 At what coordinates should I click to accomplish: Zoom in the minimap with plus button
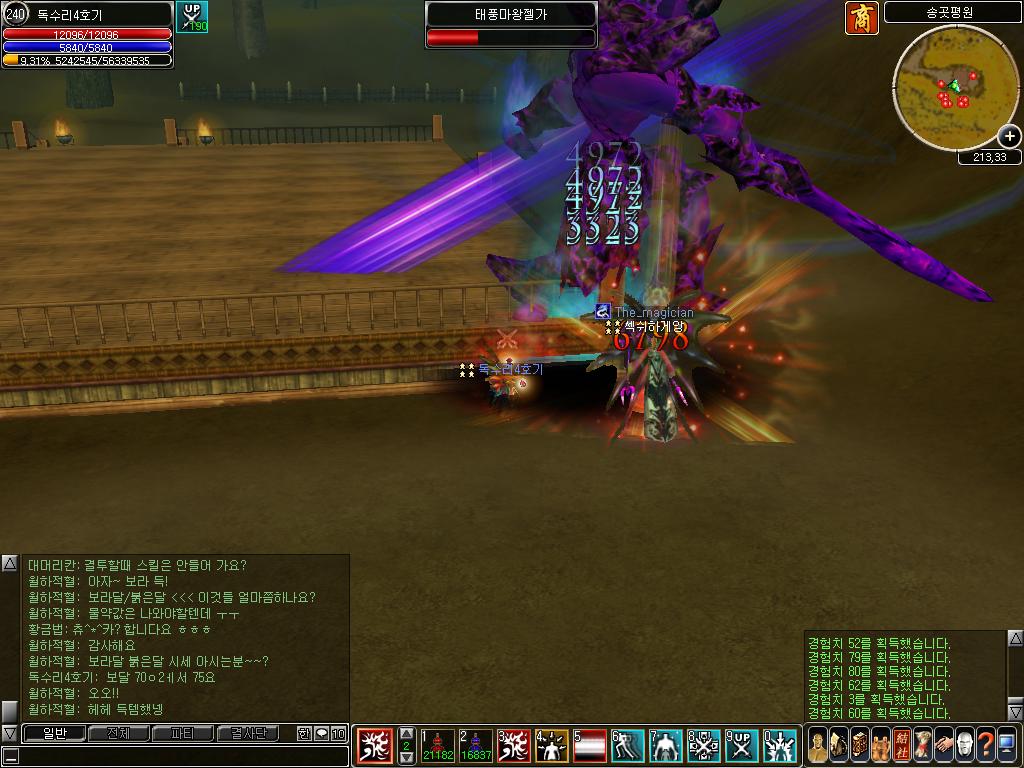click(x=1010, y=137)
